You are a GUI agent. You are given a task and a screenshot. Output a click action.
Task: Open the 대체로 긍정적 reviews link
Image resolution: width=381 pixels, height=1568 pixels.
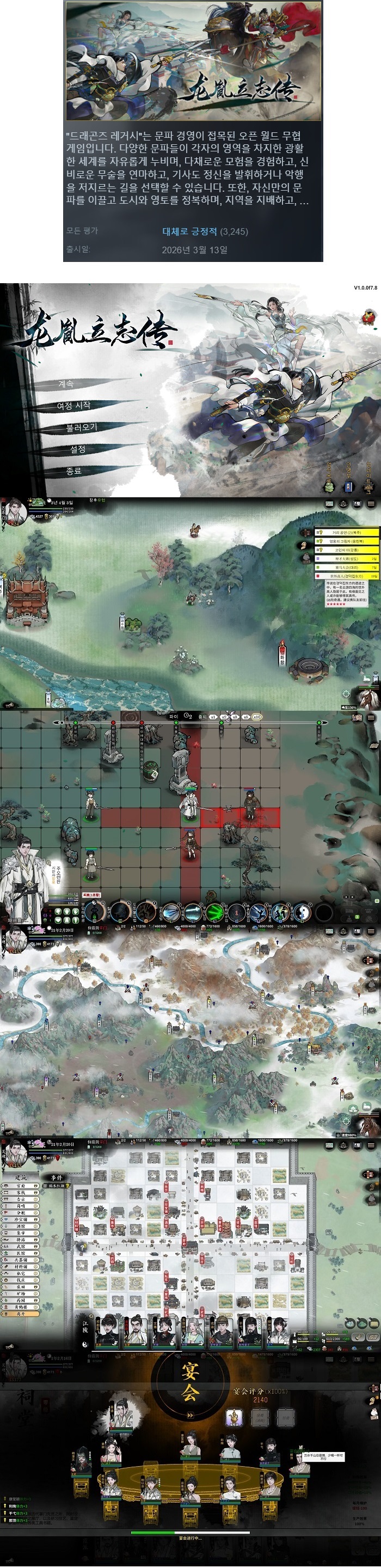click(x=189, y=231)
